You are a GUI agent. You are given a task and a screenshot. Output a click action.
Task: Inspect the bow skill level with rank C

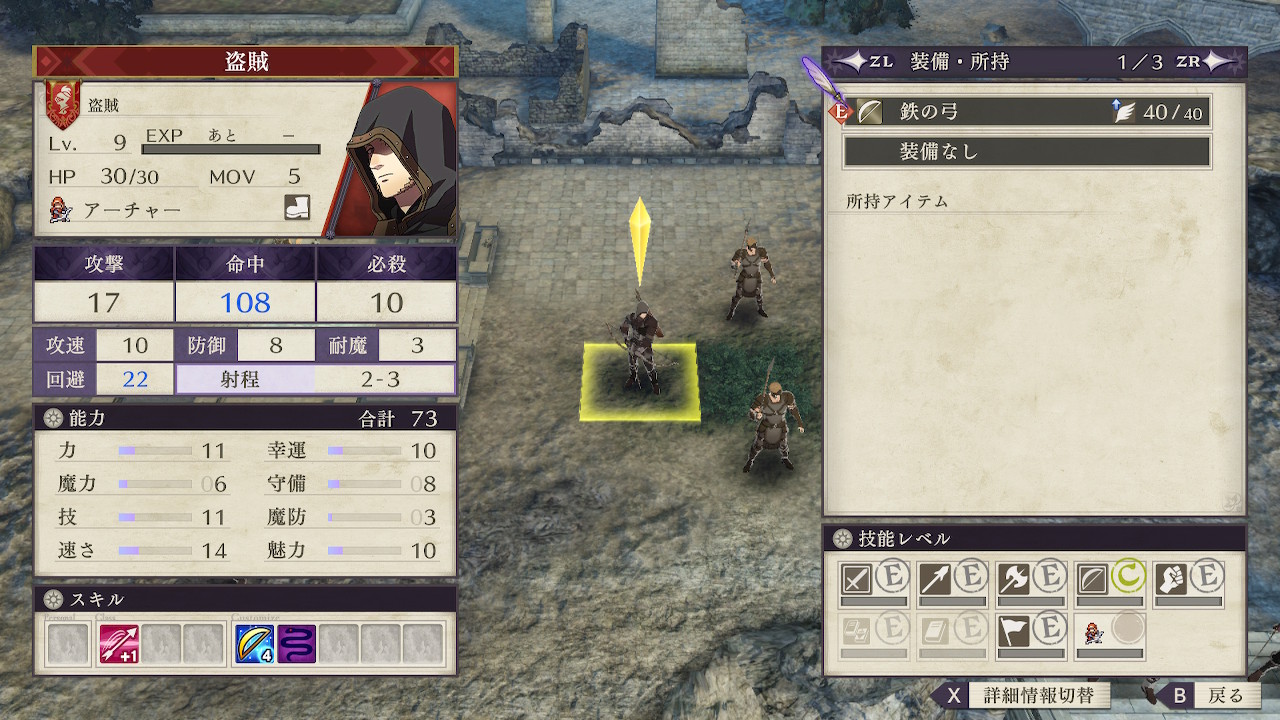1110,577
